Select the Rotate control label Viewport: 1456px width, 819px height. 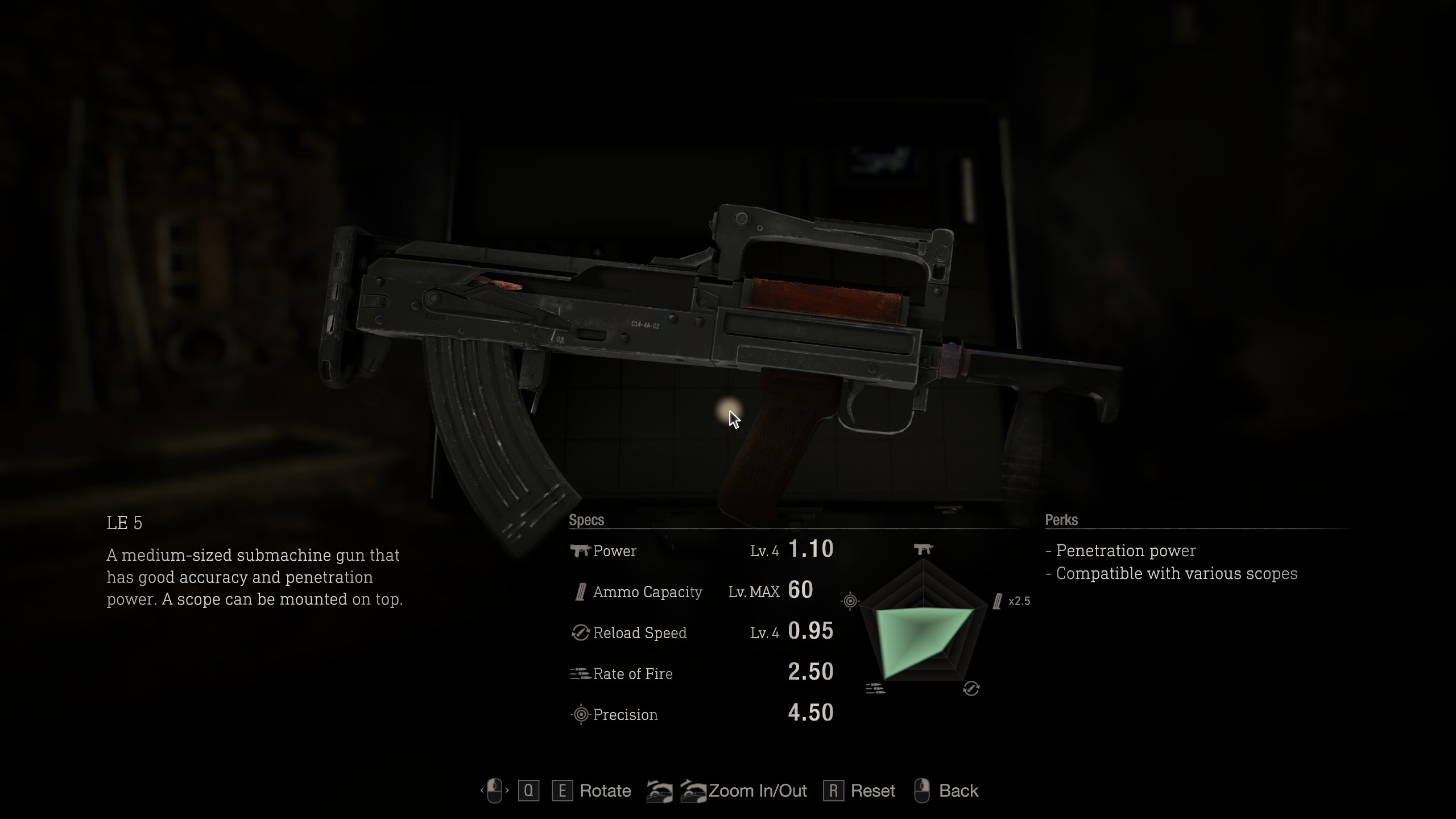605,791
